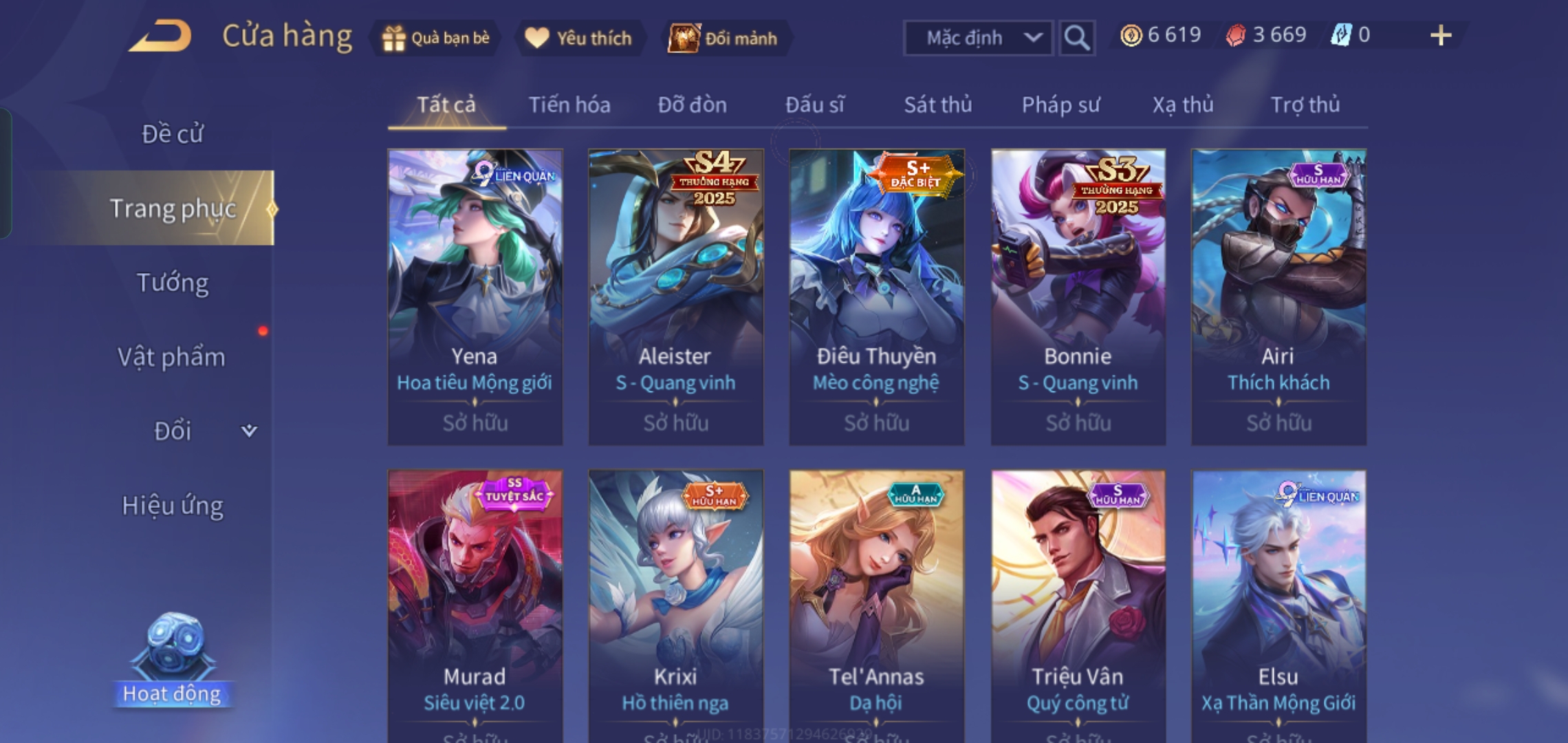
Task: Open the Tướng heroes section
Action: [172, 283]
